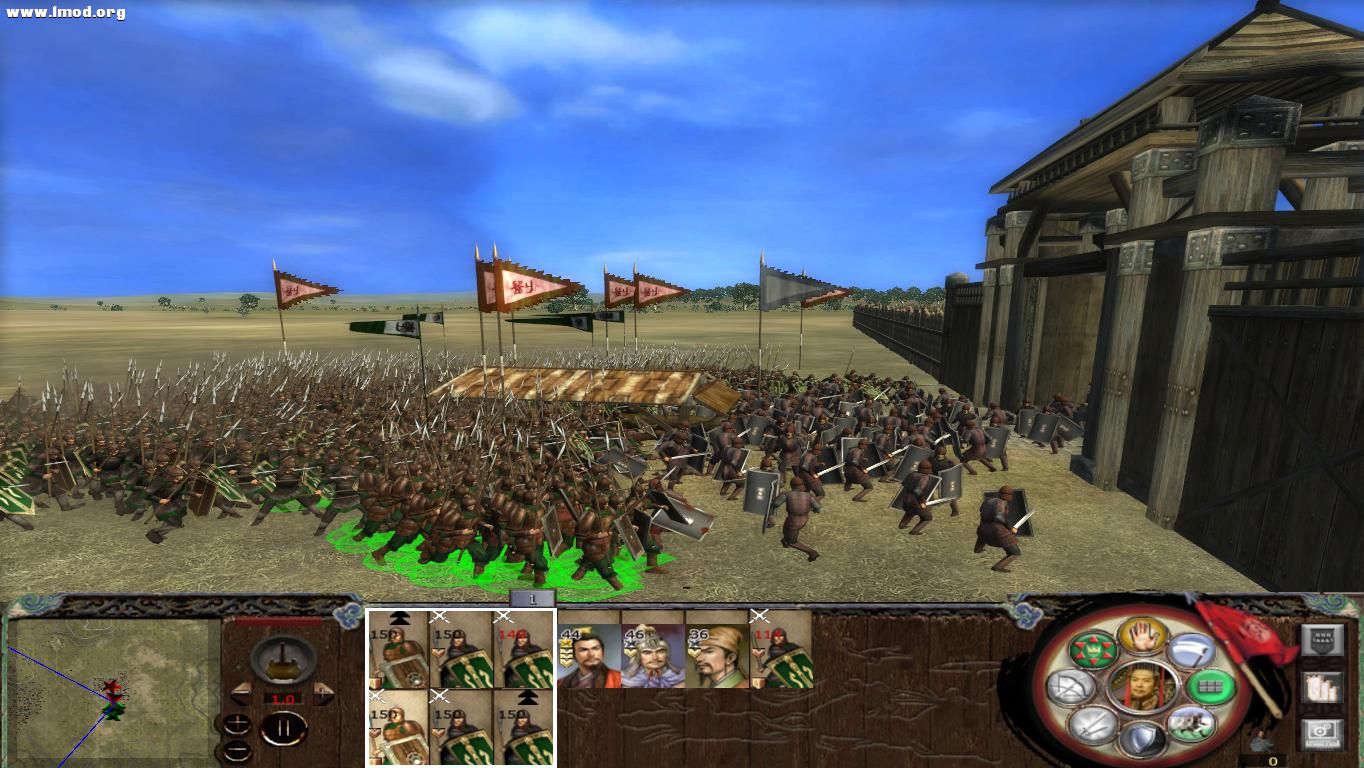Image resolution: width=1364 pixels, height=768 pixels.
Task: Click the bow icon to toggle fire-at-will
Action: (x=1071, y=688)
